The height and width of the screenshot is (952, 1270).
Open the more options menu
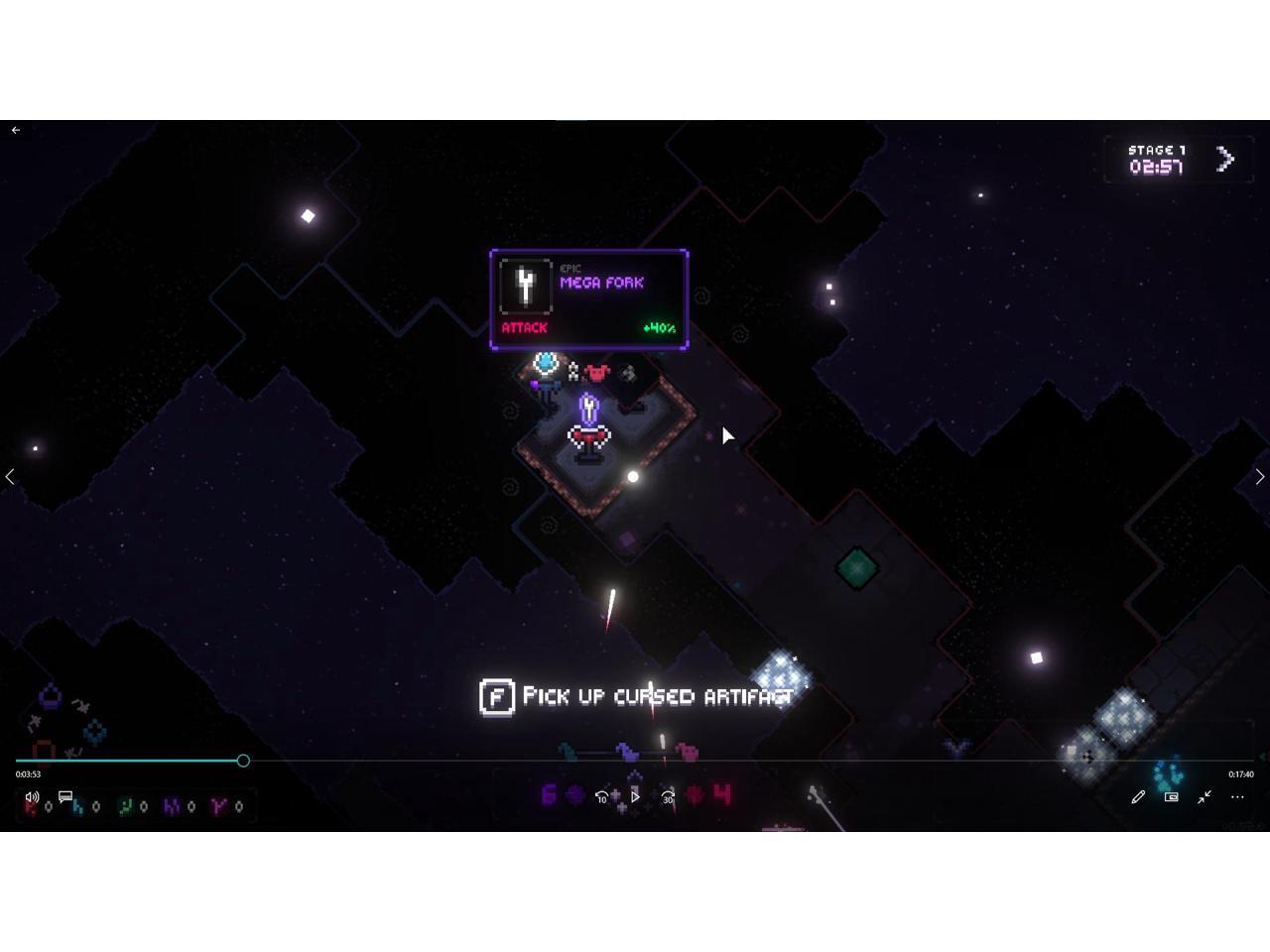click(1237, 797)
